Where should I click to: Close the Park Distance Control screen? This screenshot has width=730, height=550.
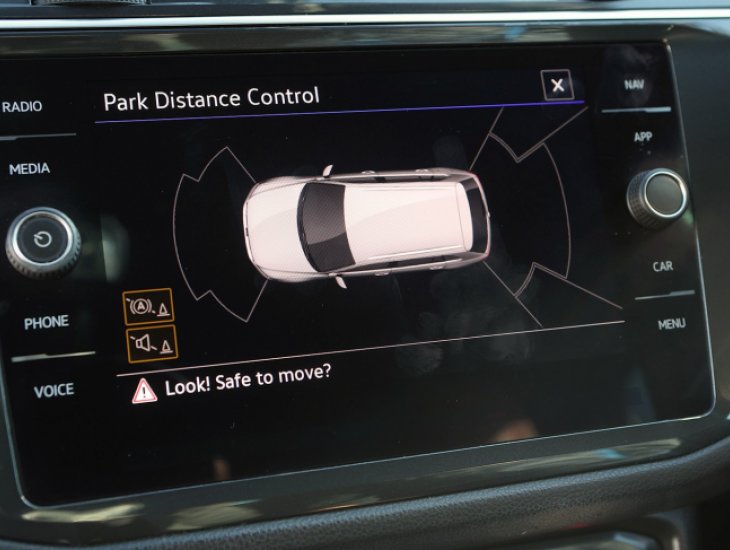pos(557,85)
